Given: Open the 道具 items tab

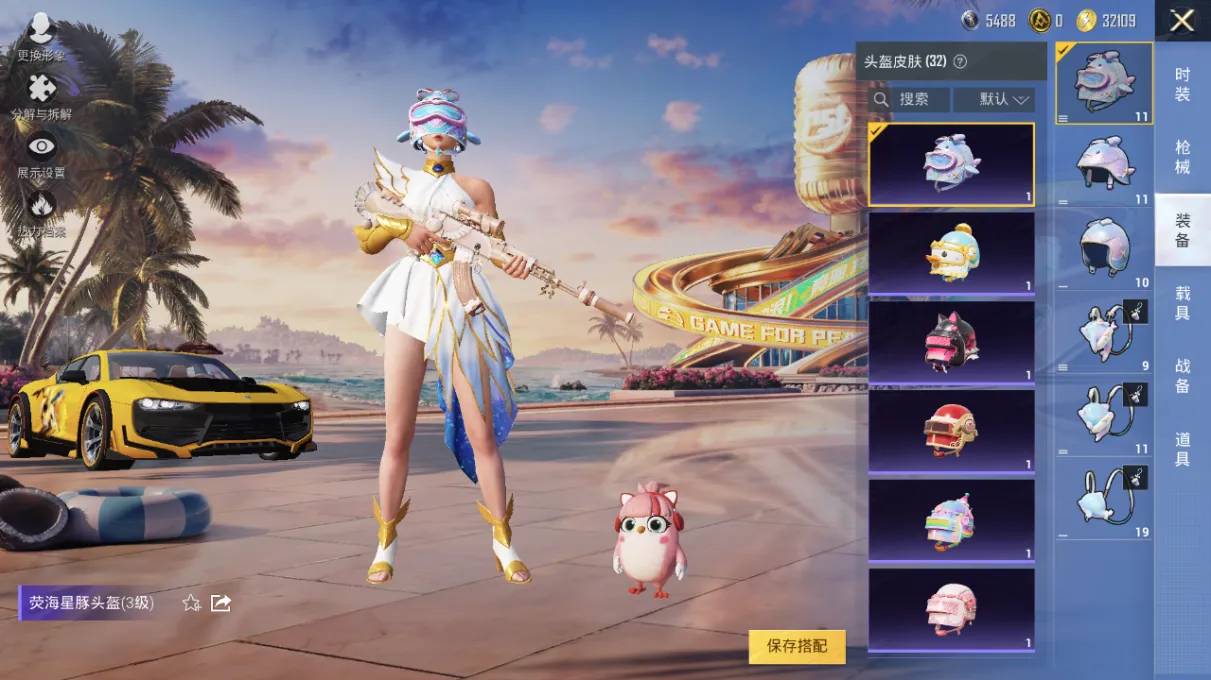Looking at the screenshot, I should click(1182, 449).
